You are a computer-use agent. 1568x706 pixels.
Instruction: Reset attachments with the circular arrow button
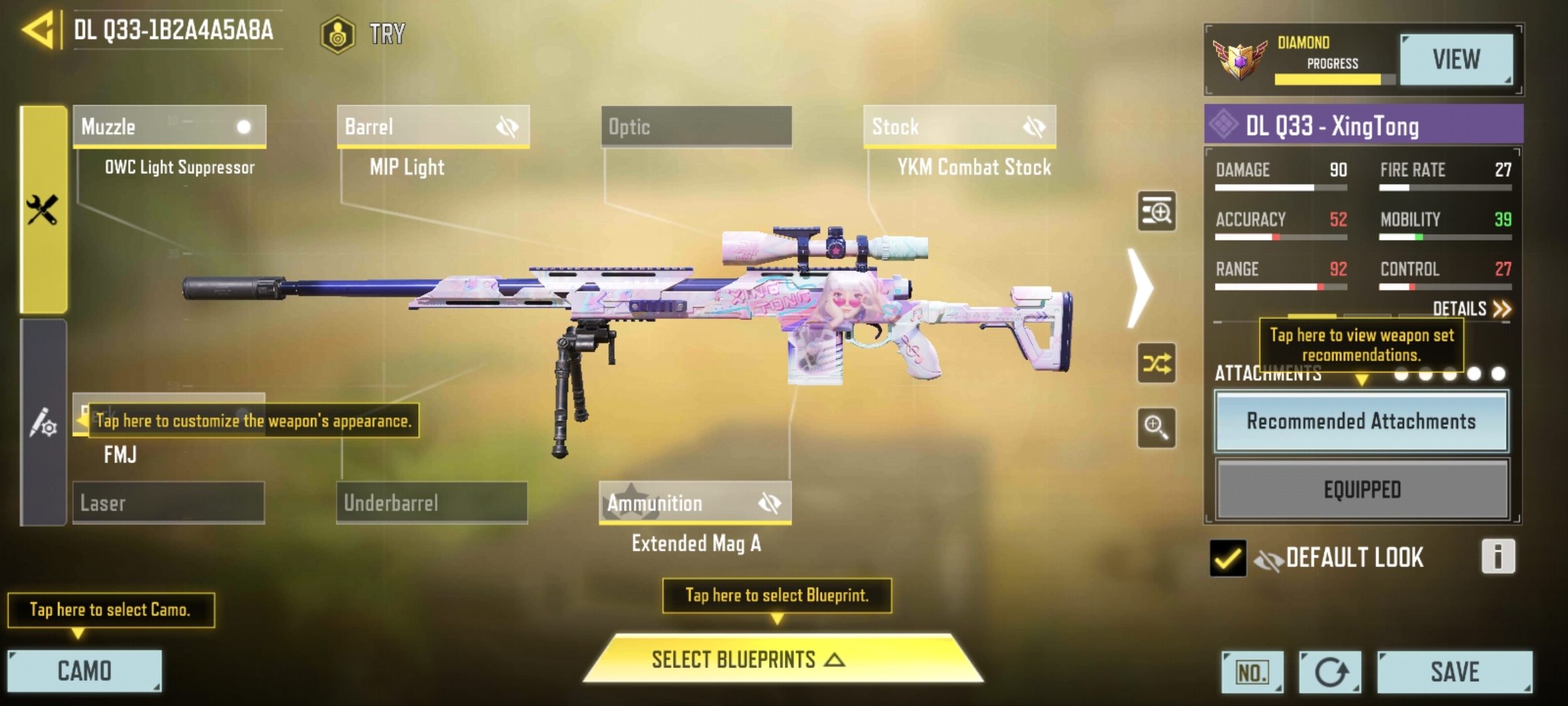coord(1330,671)
